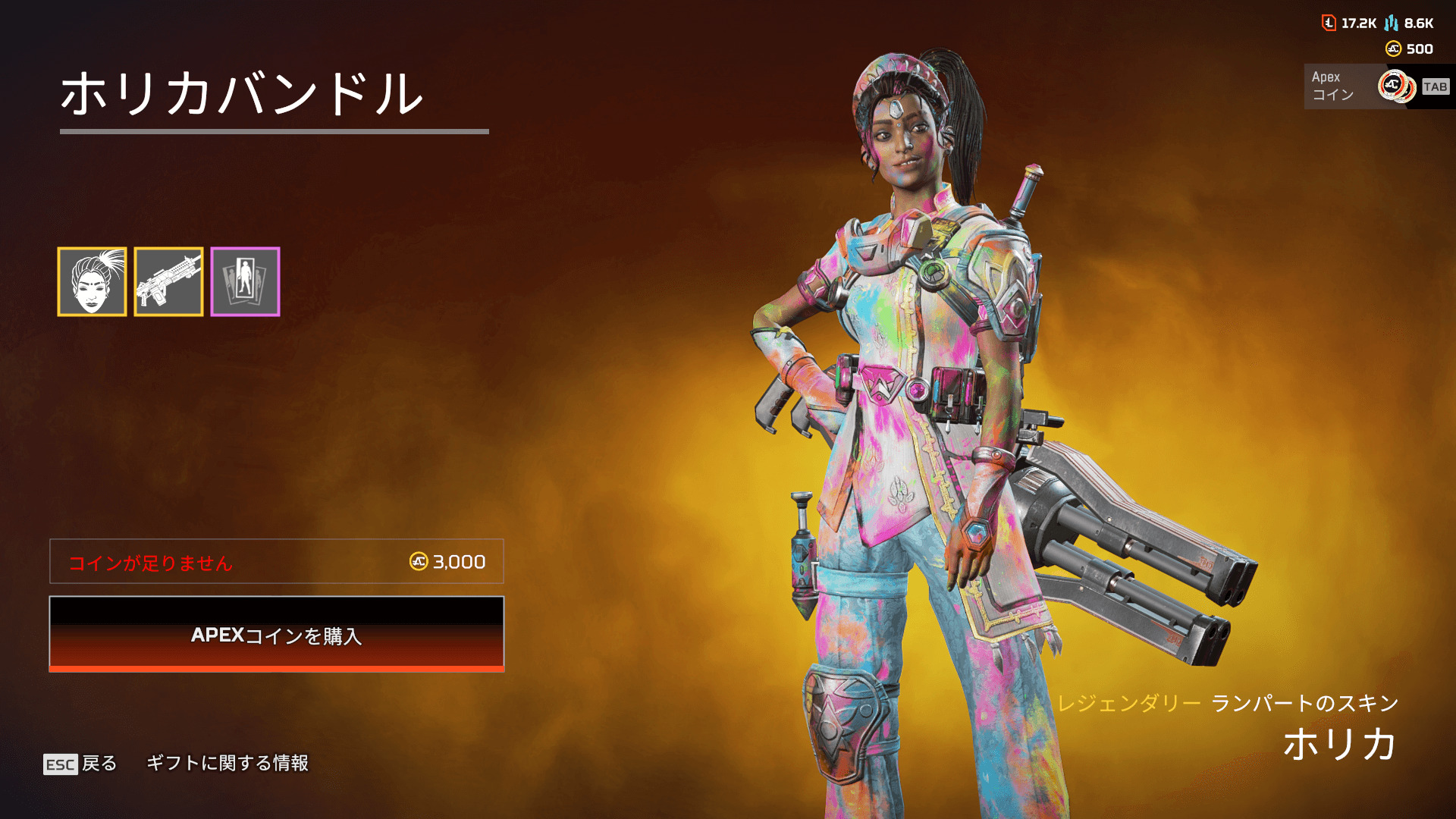The image size is (1456, 819).
Task: Click the 3,000 coin price box
Action: (x=277, y=561)
